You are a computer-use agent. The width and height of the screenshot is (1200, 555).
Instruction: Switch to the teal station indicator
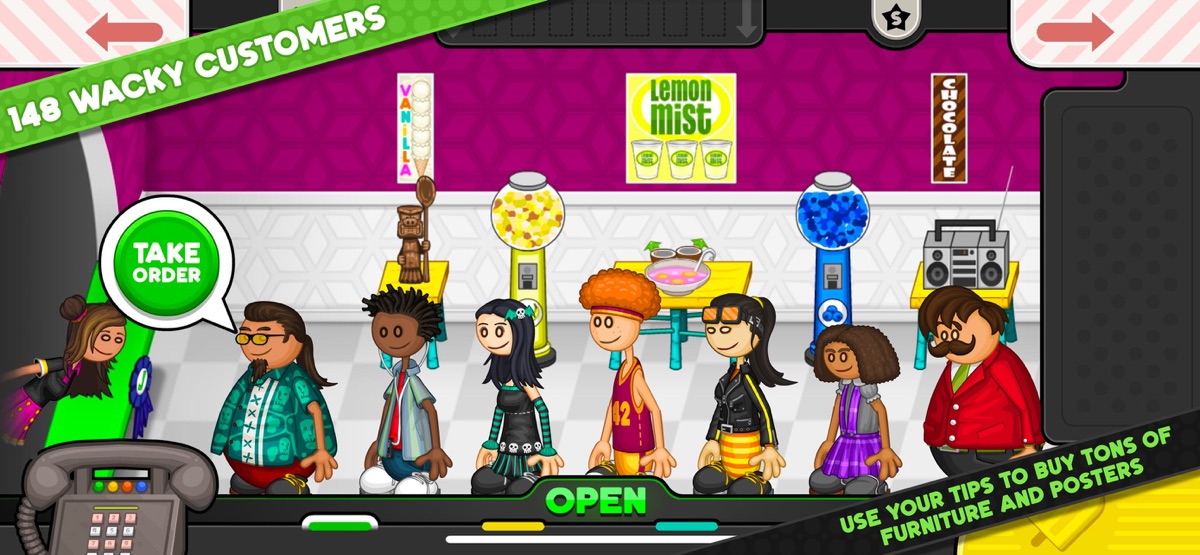tap(687, 526)
